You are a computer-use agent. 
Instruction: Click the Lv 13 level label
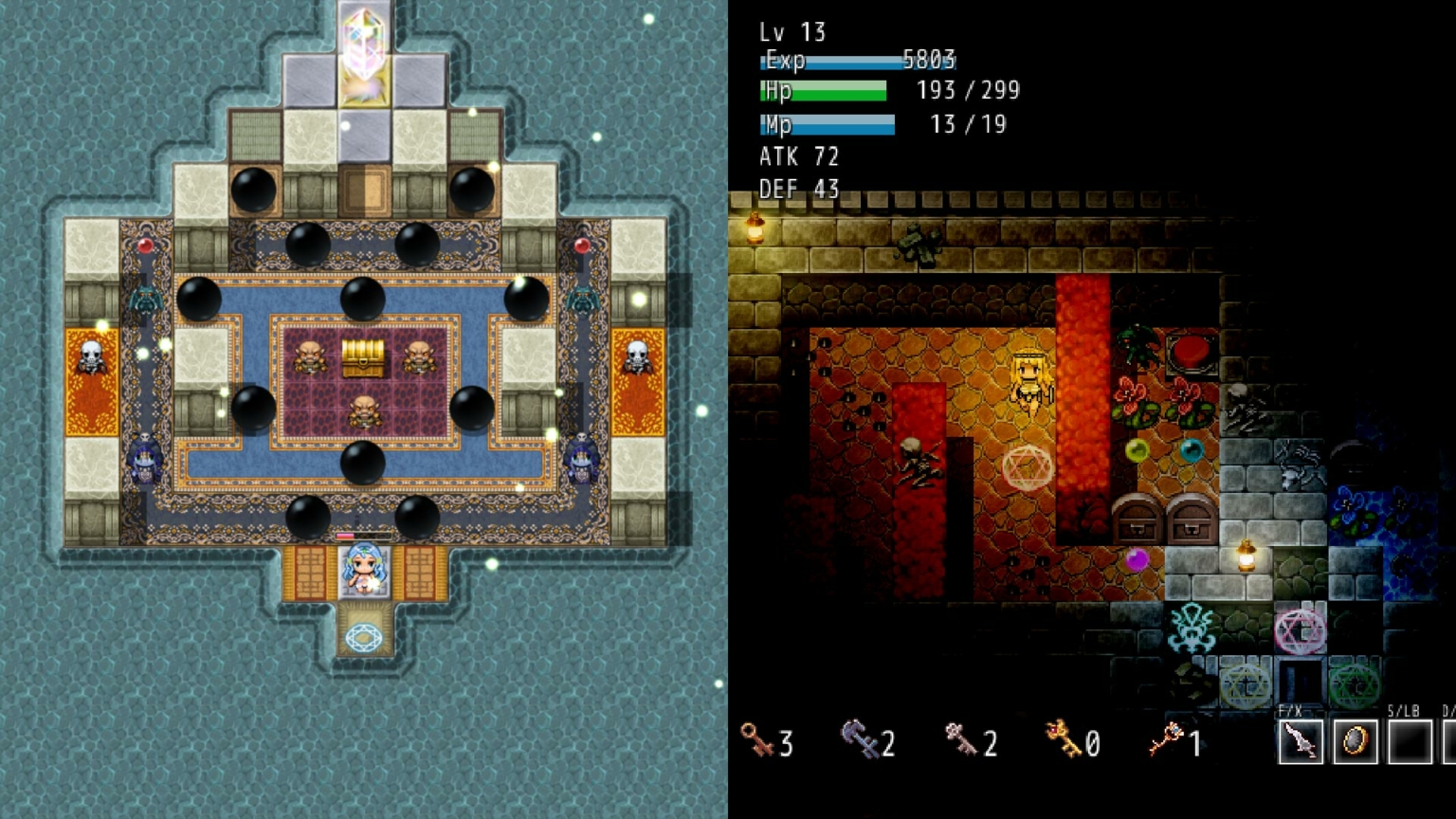[x=792, y=31]
